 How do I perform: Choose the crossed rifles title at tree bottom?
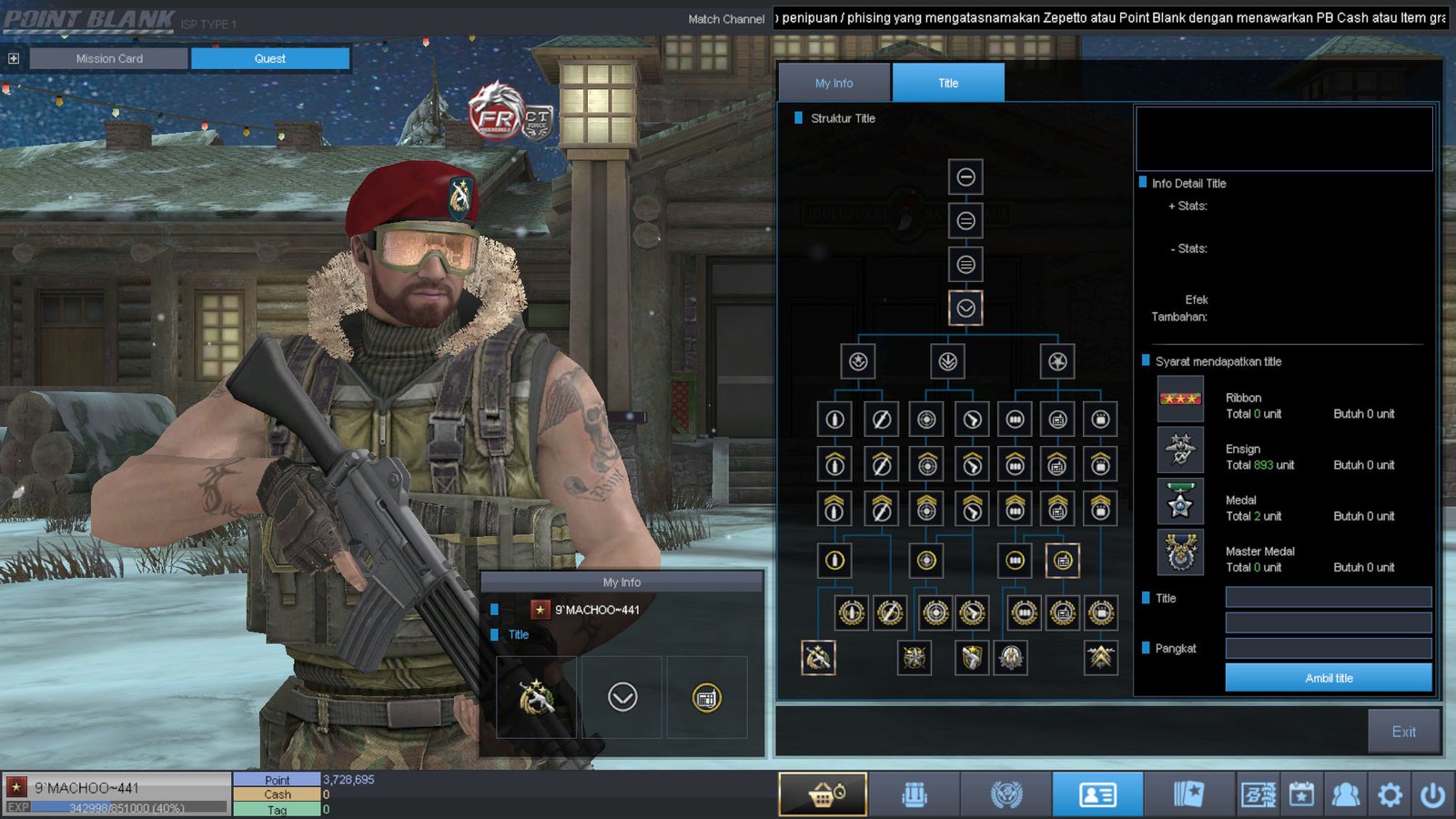818,657
